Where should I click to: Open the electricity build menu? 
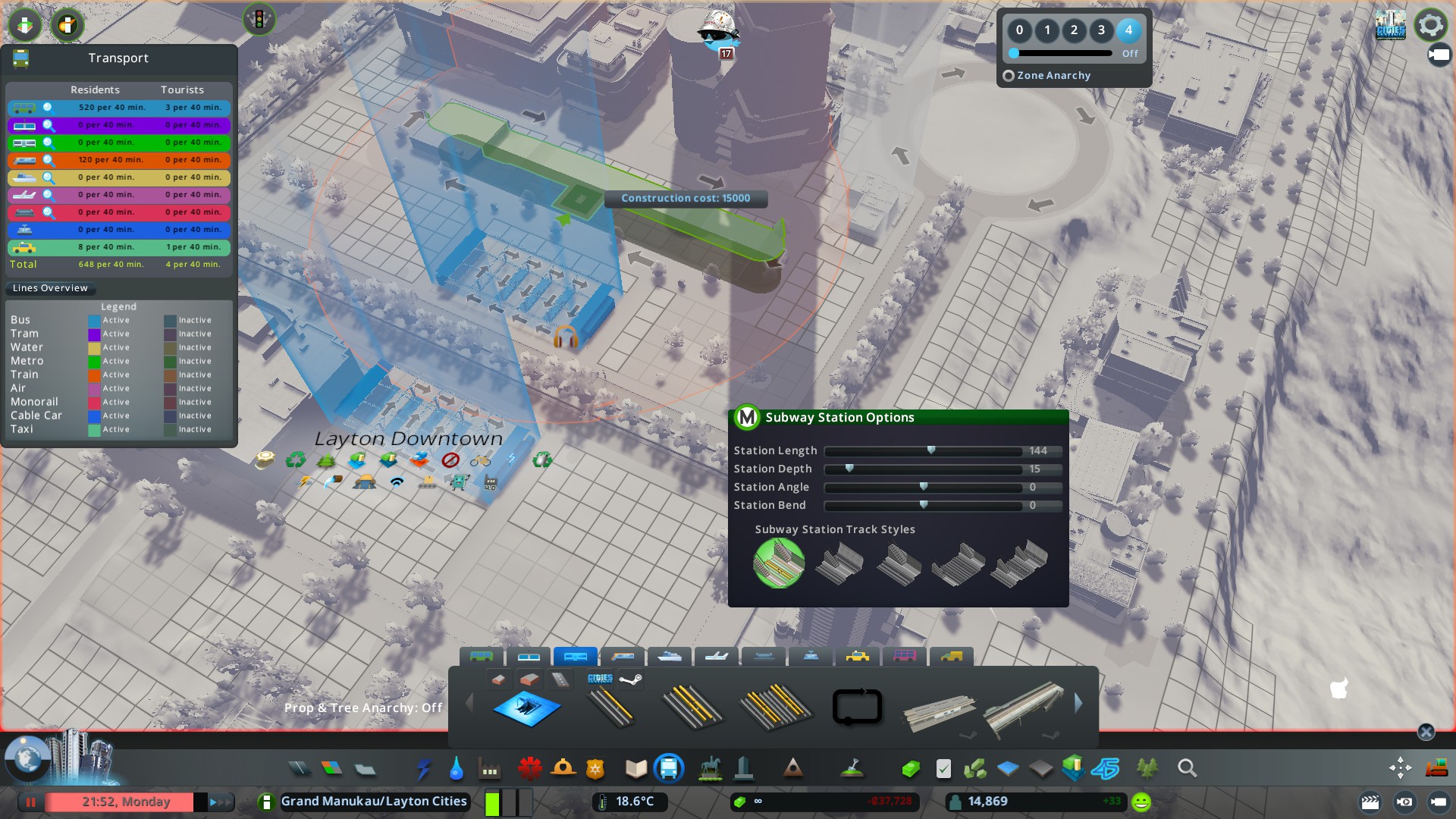423,769
